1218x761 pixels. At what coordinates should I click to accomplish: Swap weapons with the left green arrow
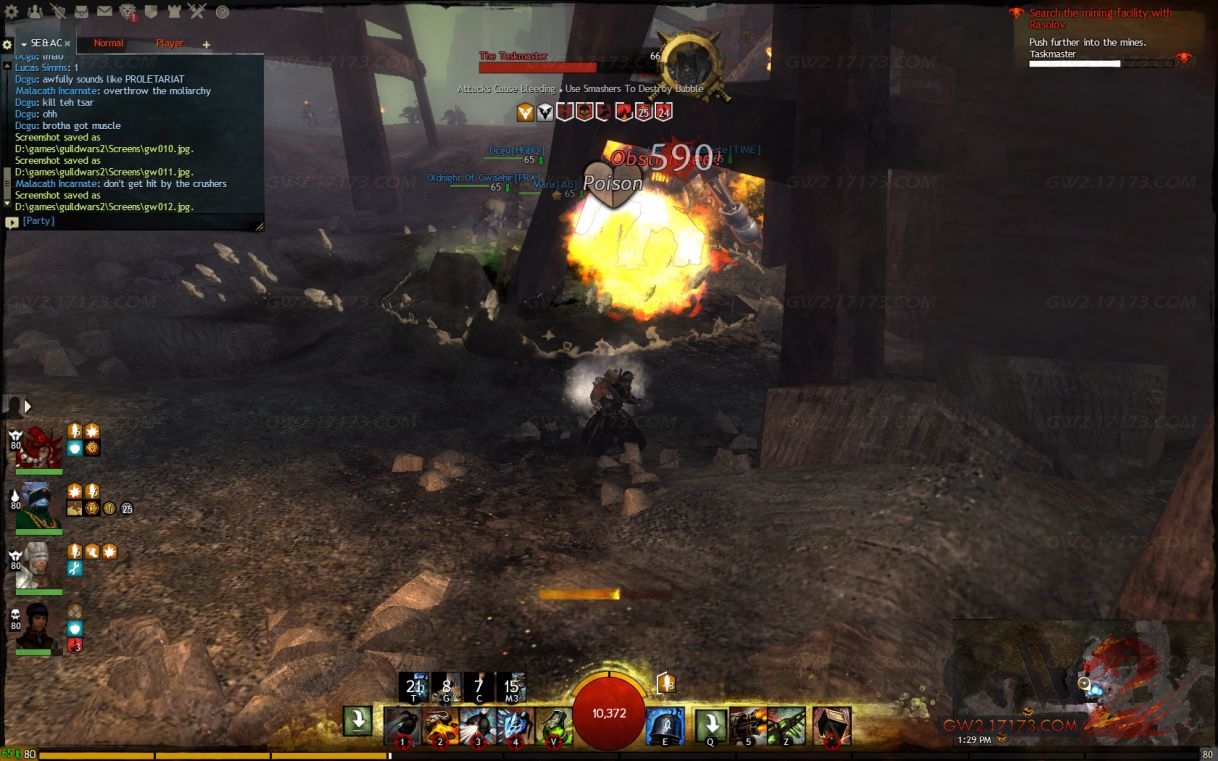point(358,721)
